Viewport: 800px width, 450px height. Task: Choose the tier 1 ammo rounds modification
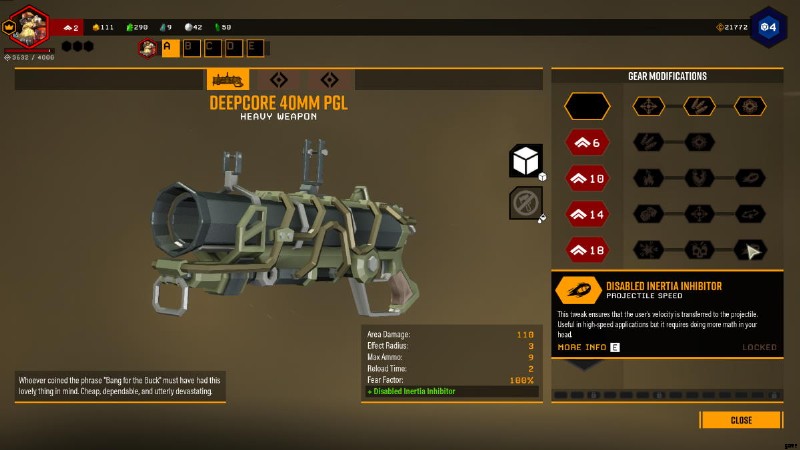pos(699,105)
